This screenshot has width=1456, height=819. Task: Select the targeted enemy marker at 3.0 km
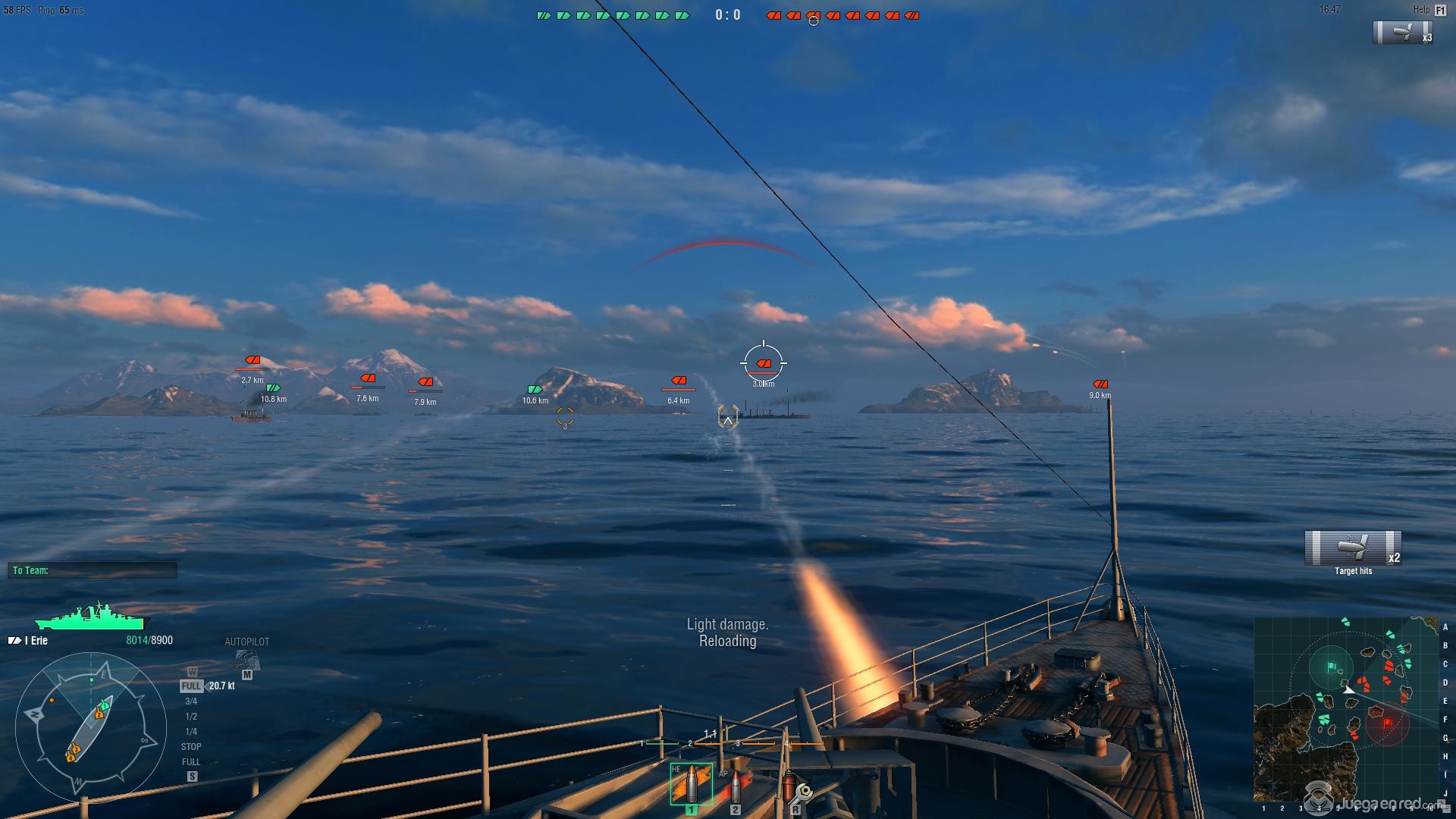tap(764, 364)
